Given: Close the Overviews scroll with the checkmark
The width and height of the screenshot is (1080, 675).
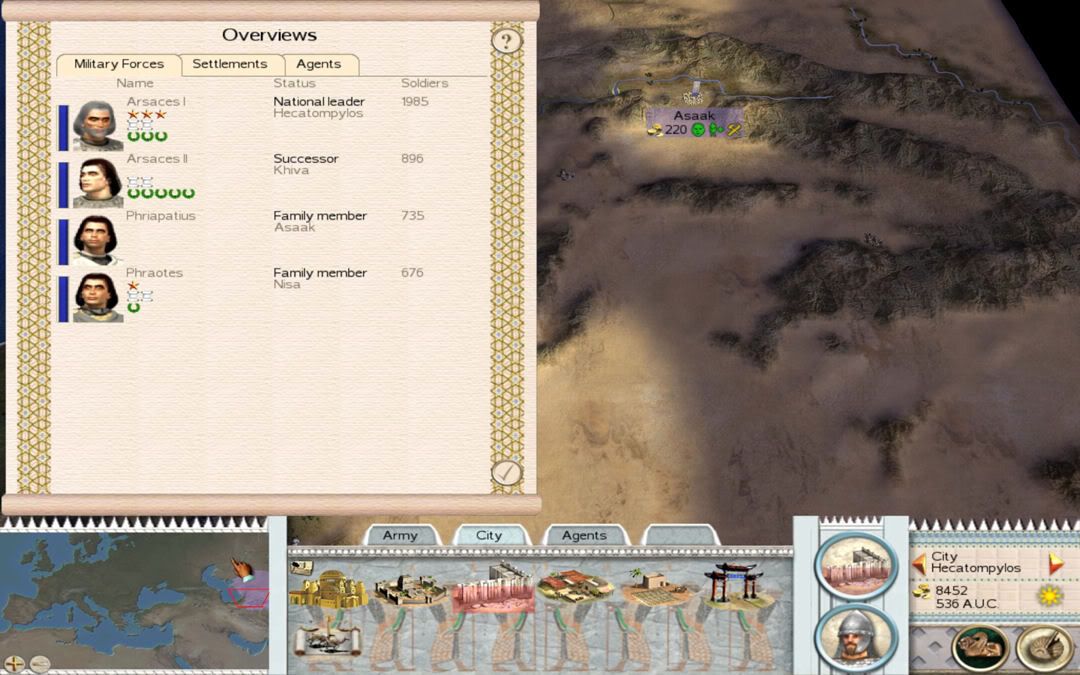Looking at the screenshot, I should 507,472.
